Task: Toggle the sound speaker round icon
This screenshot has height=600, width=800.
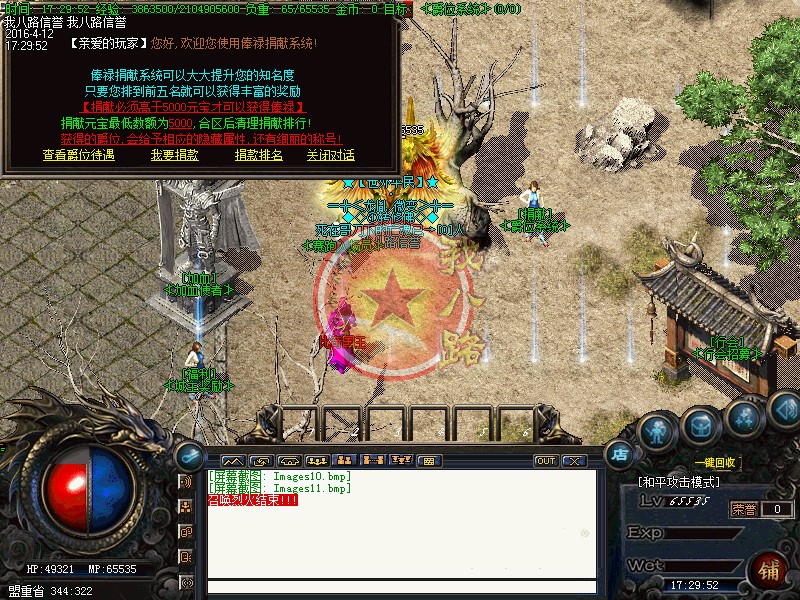Action: pos(785,409)
